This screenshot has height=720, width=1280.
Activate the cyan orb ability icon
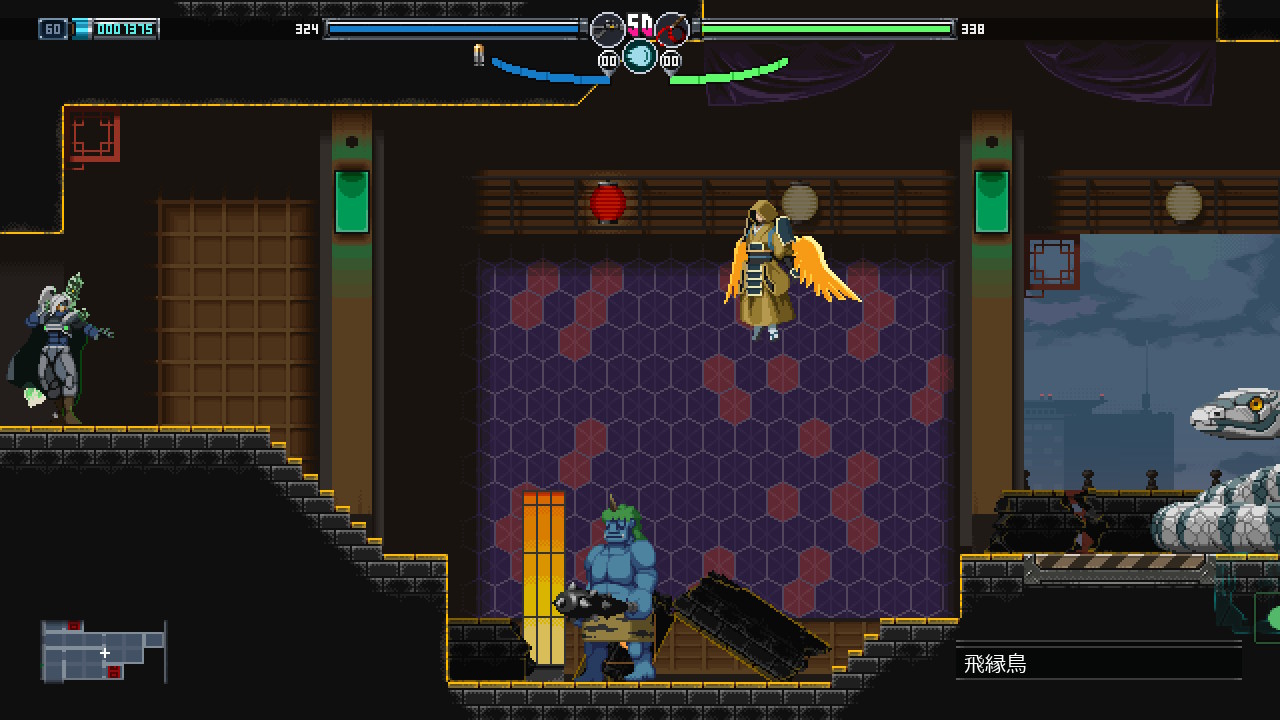[x=640, y=56]
